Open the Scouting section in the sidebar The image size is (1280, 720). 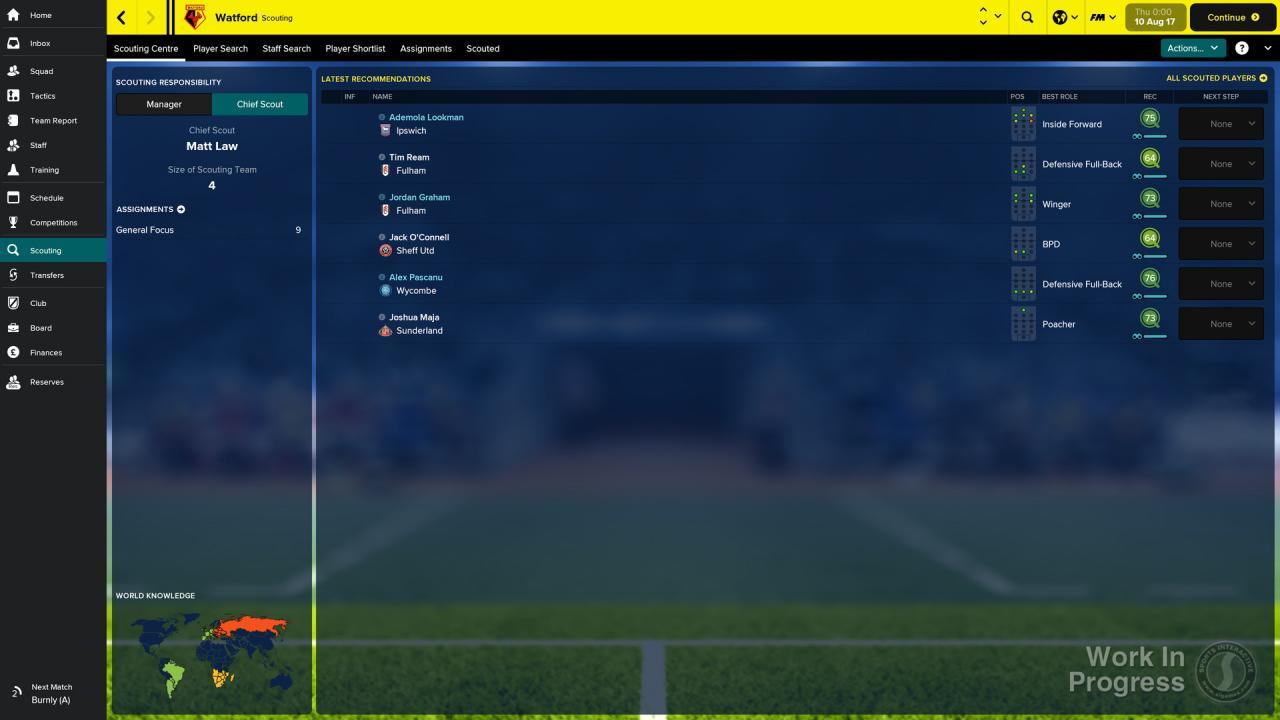point(46,251)
